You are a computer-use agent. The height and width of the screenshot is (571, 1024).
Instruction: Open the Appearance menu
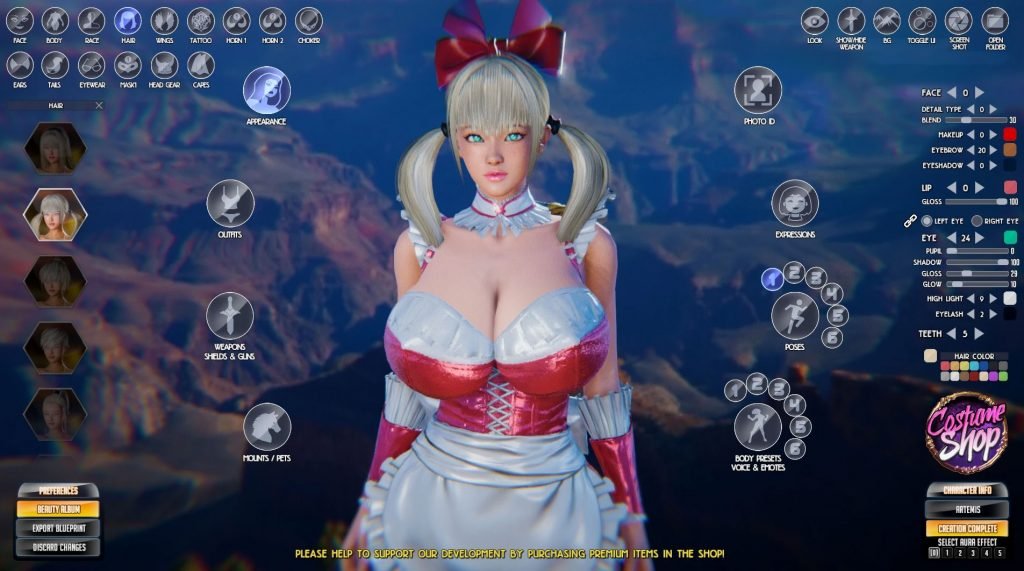pyautogui.click(x=266, y=90)
